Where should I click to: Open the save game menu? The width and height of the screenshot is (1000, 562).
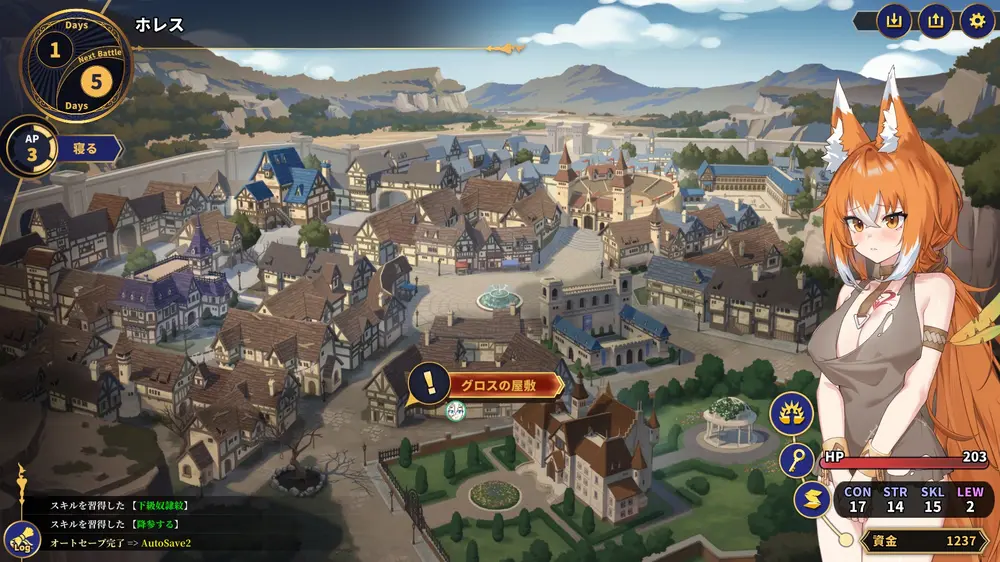tap(893, 21)
